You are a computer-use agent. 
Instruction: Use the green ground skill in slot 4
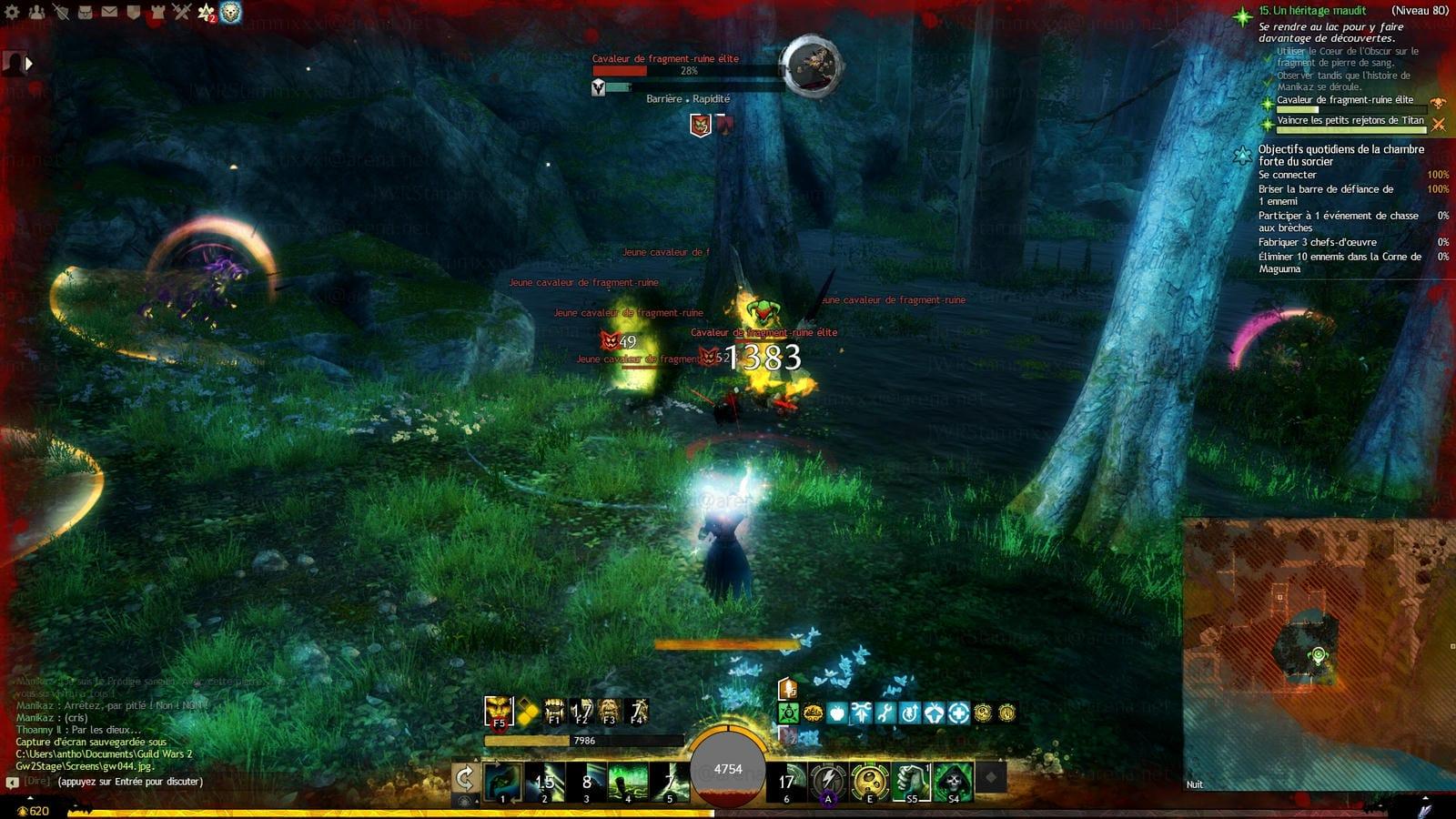click(x=628, y=782)
